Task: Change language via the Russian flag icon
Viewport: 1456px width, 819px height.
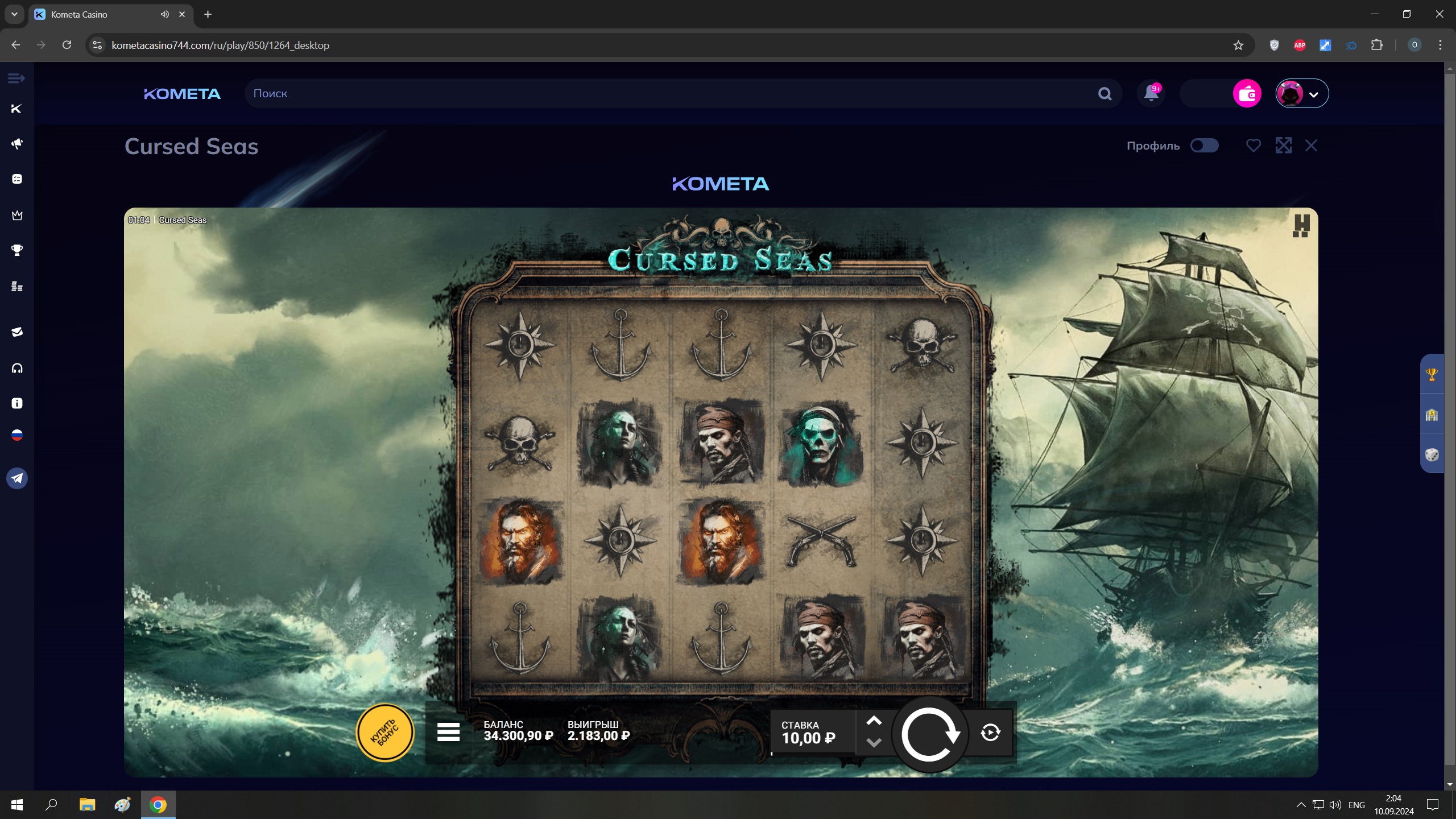Action: pyautogui.click(x=17, y=436)
